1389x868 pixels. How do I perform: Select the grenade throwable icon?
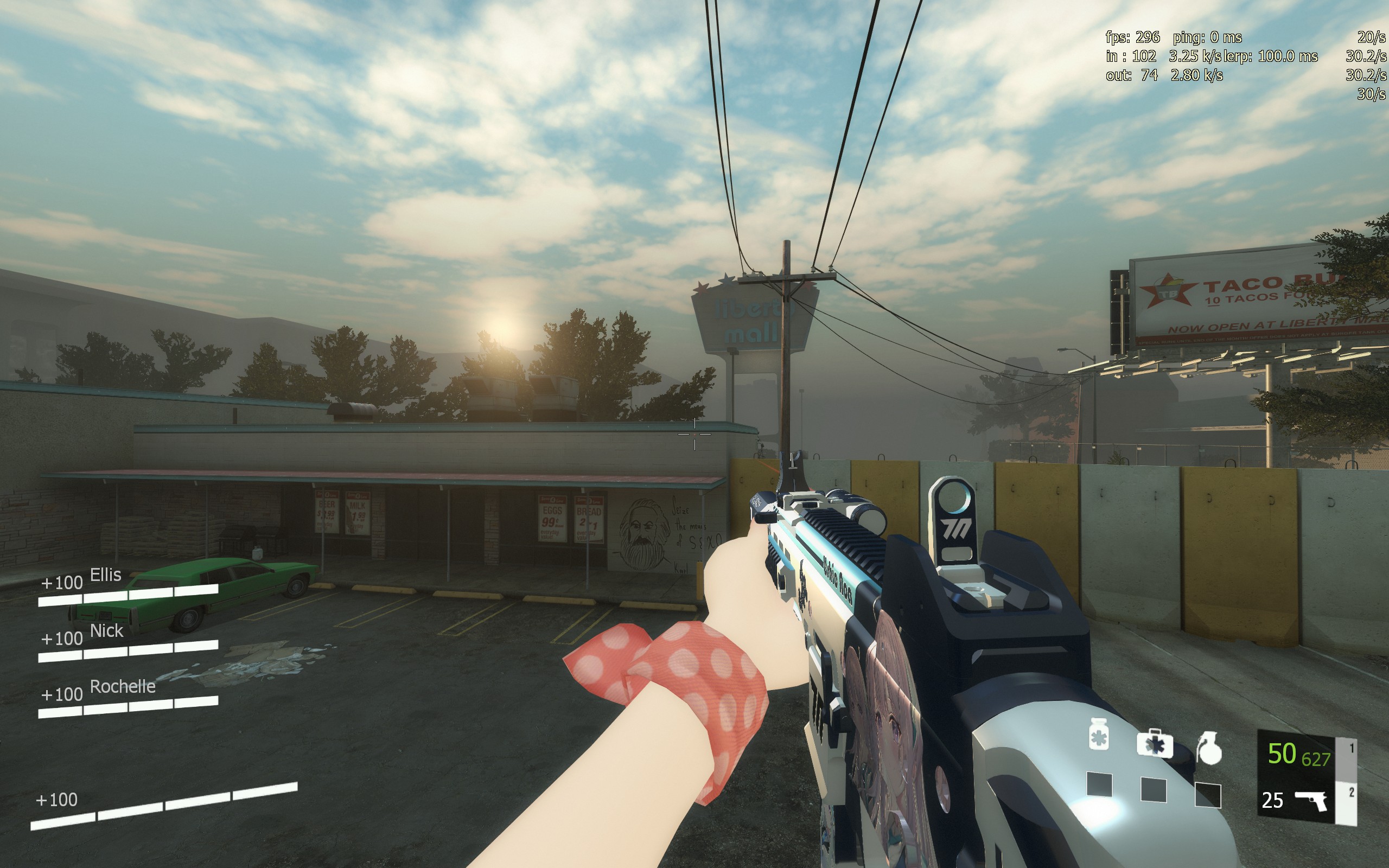(1209, 749)
